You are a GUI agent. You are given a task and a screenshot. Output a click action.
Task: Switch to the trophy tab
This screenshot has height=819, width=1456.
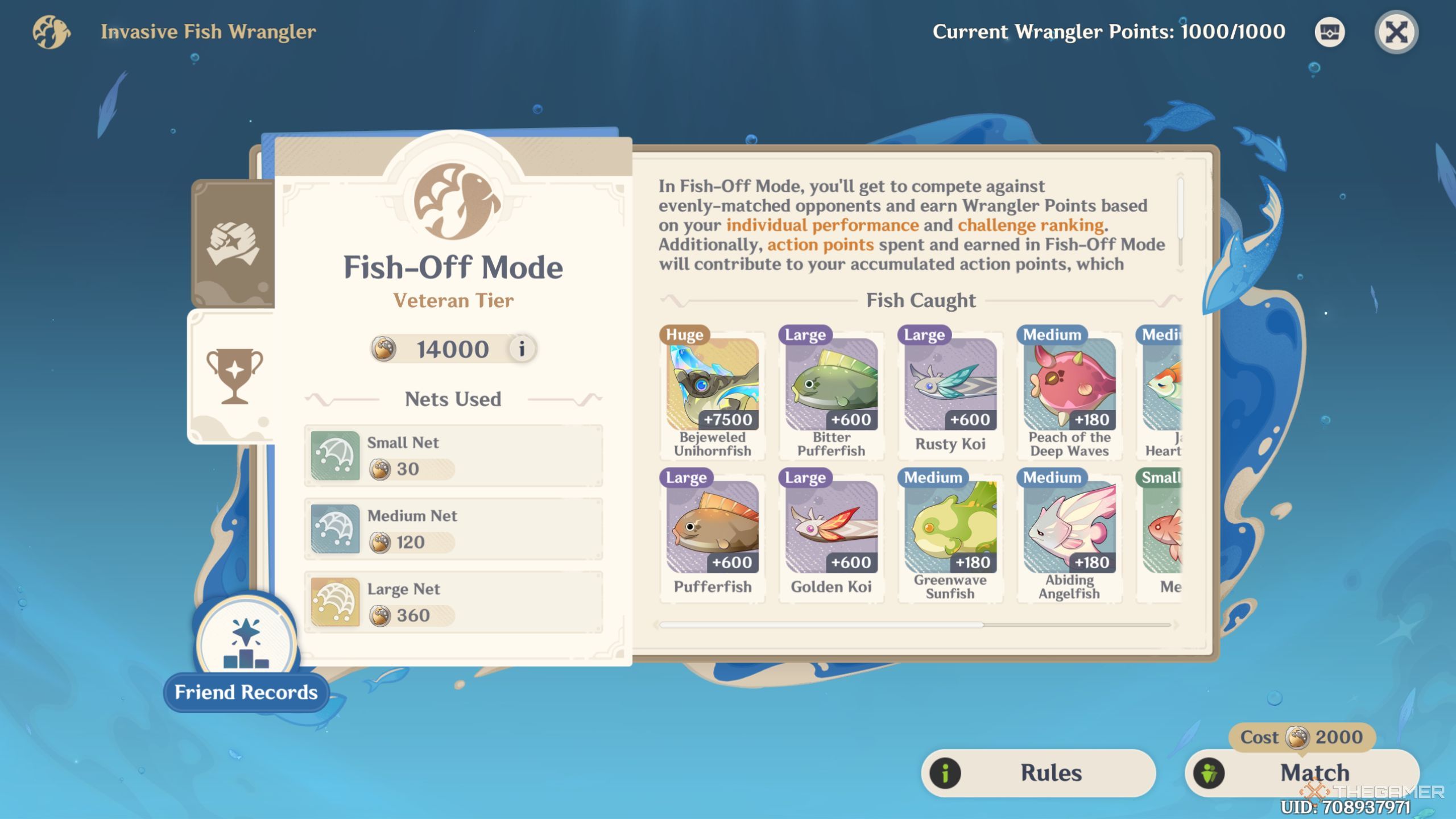pyautogui.click(x=235, y=375)
